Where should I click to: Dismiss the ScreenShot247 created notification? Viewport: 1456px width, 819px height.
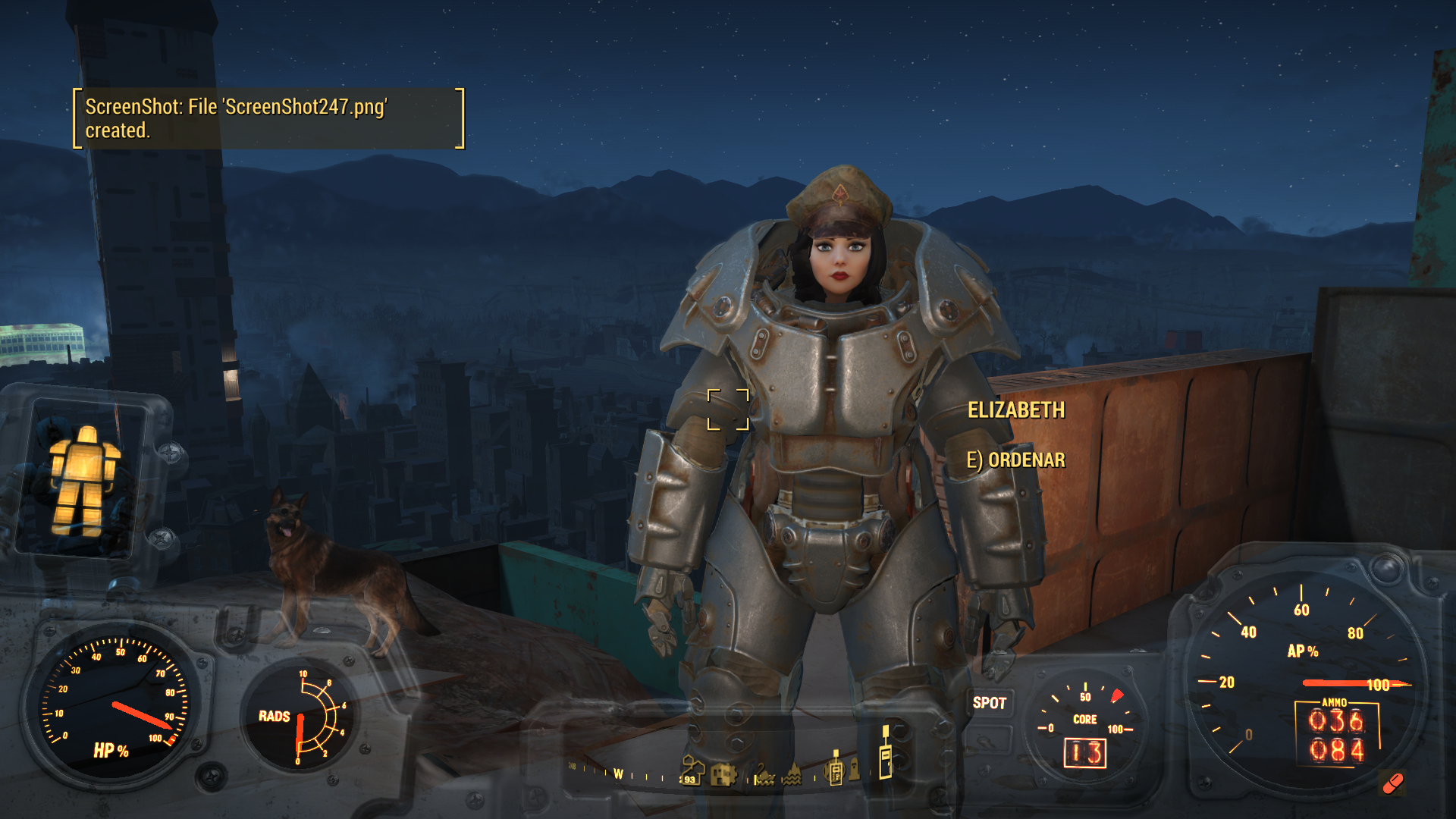(268, 118)
